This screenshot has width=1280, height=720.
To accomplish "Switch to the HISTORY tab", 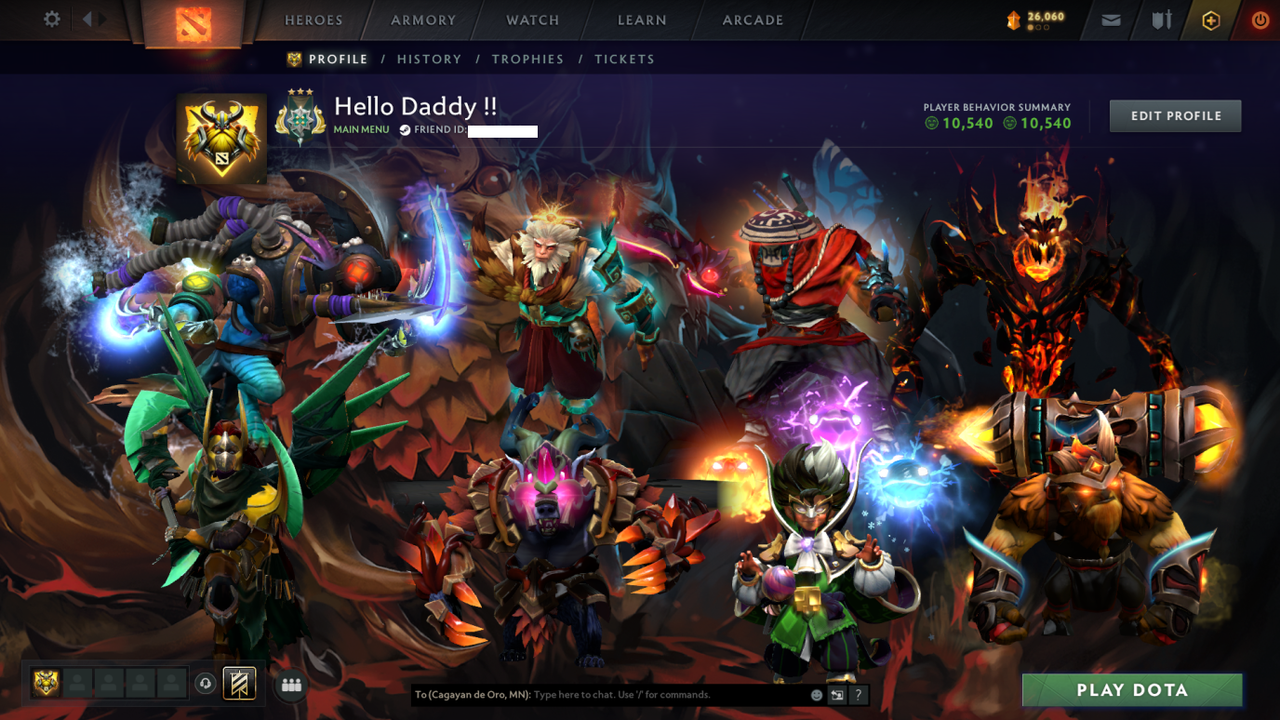I will (x=429, y=59).
